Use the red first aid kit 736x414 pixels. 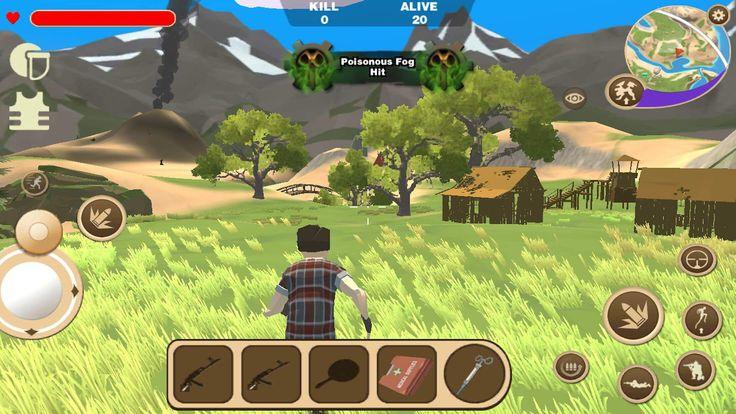pos(406,373)
